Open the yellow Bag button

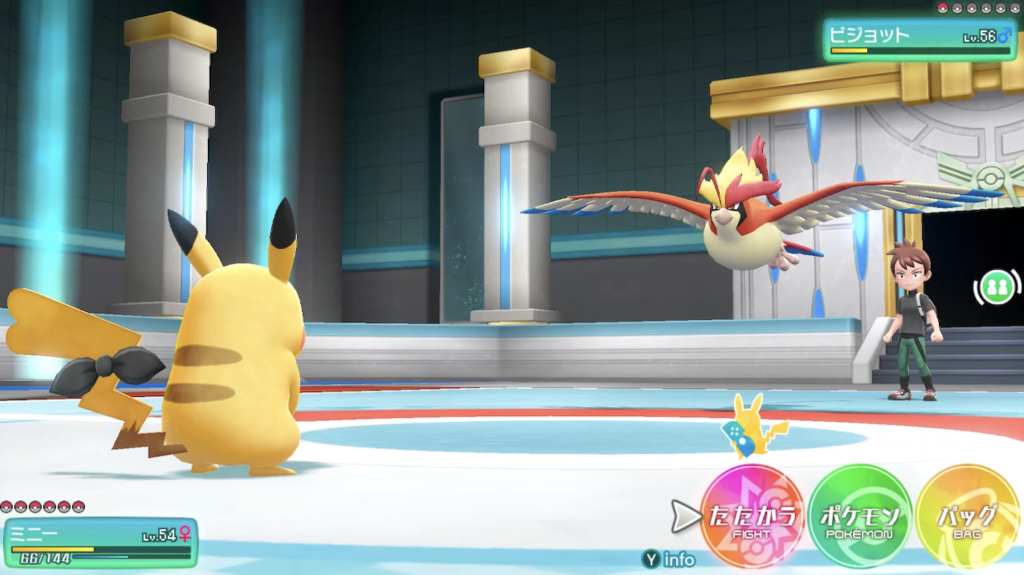coord(967,517)
